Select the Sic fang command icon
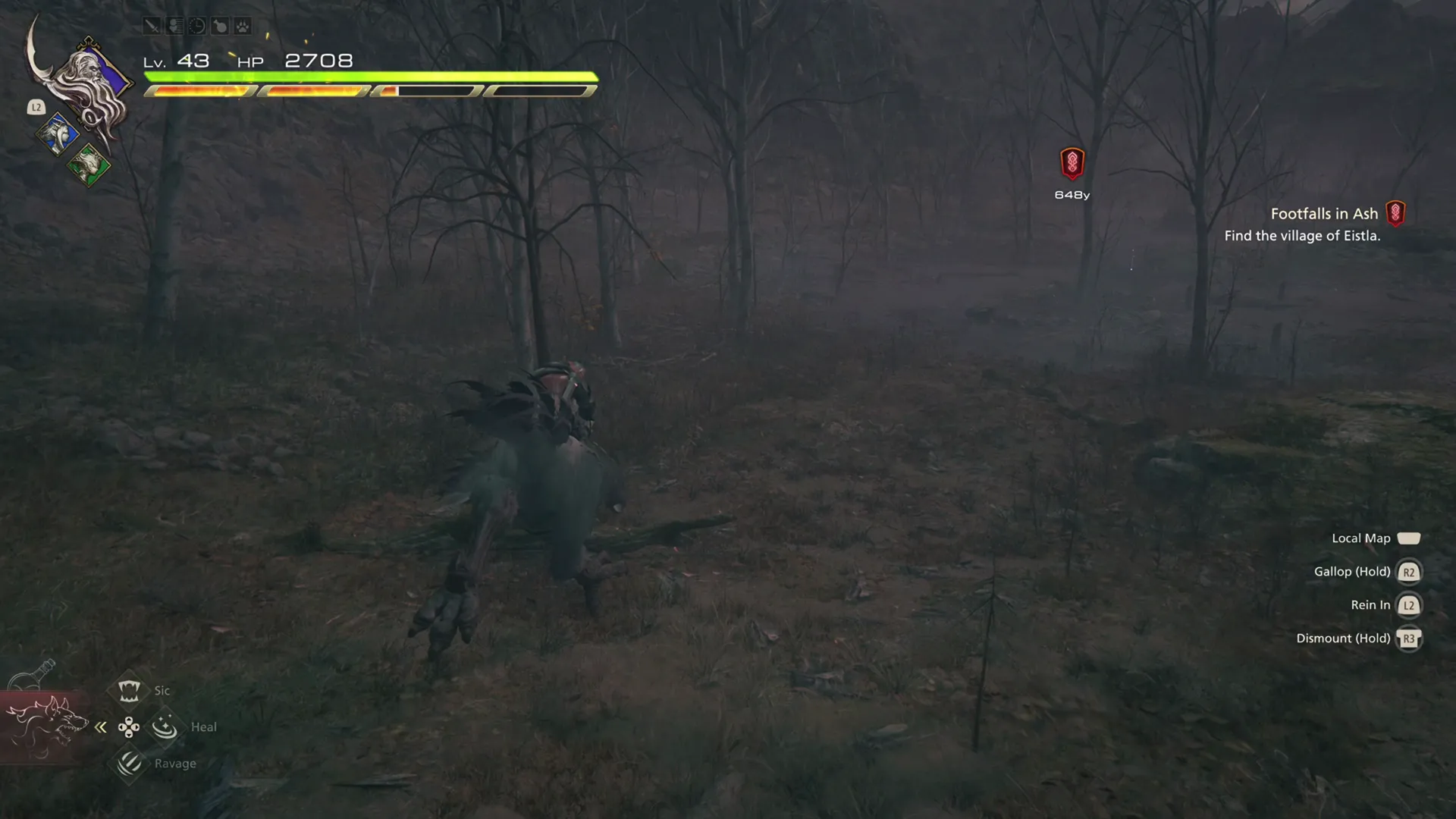 (x=129, y=690)
